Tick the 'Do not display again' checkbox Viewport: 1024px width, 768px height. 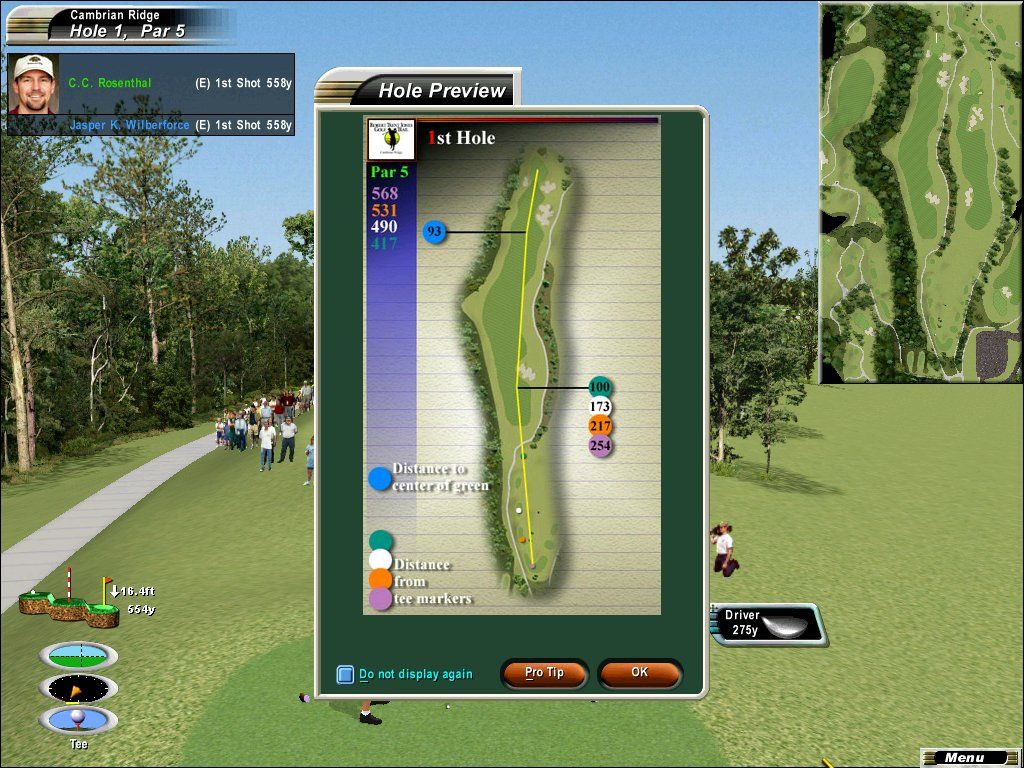[x=345, y=675]
